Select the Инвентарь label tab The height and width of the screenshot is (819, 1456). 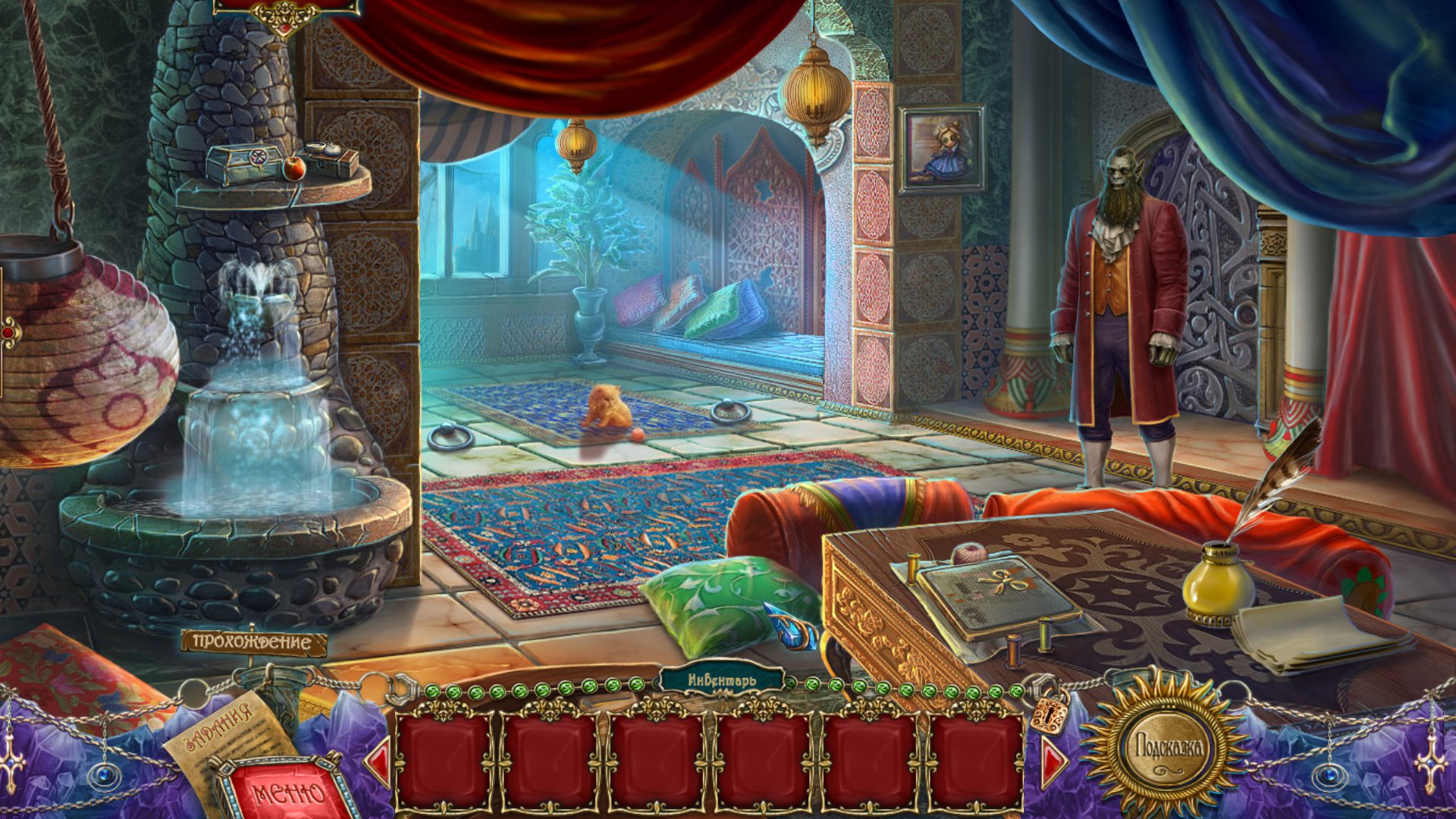[x=721, y=680]
